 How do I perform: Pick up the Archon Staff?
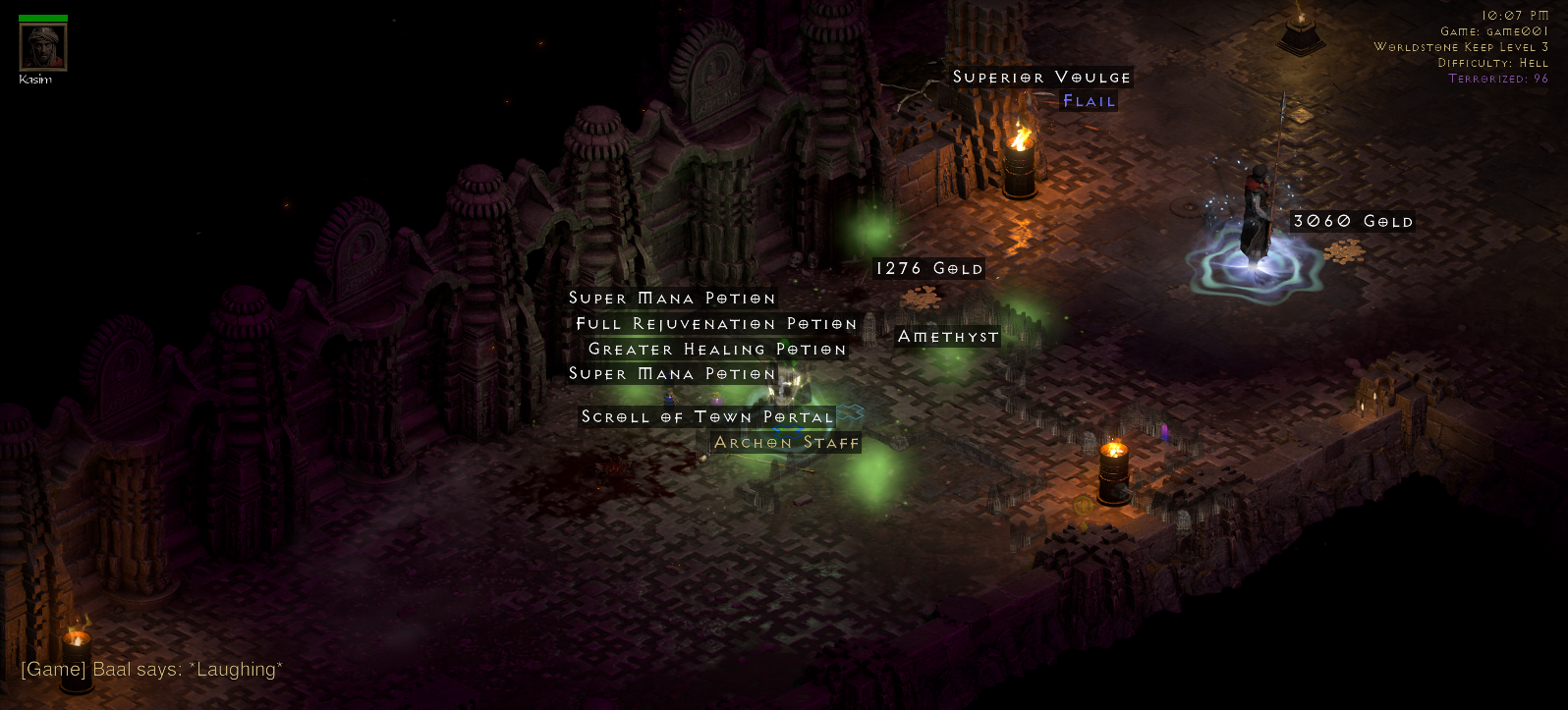pos(785,442)
